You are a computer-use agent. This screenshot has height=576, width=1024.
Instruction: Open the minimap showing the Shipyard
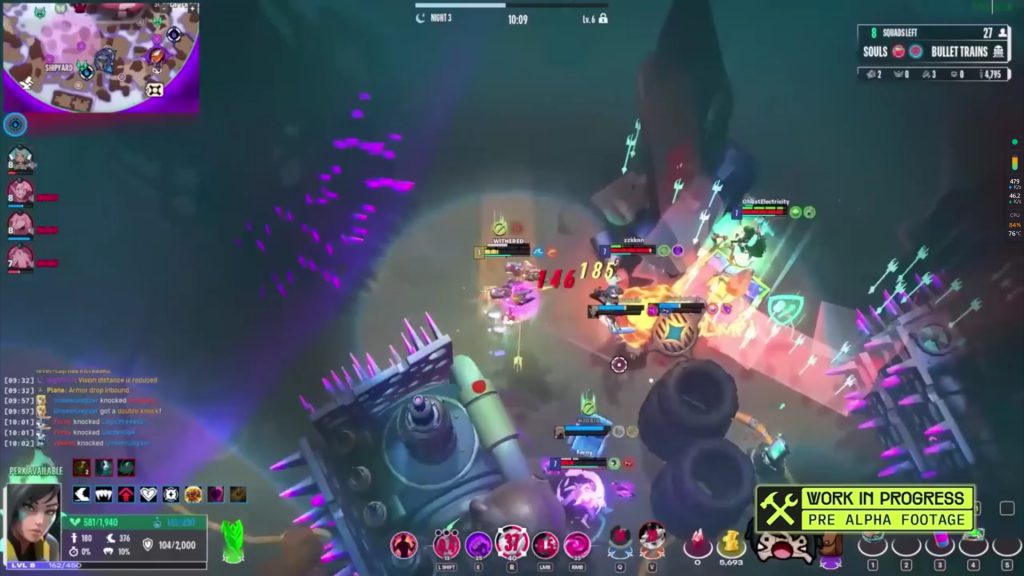point(100,55)
